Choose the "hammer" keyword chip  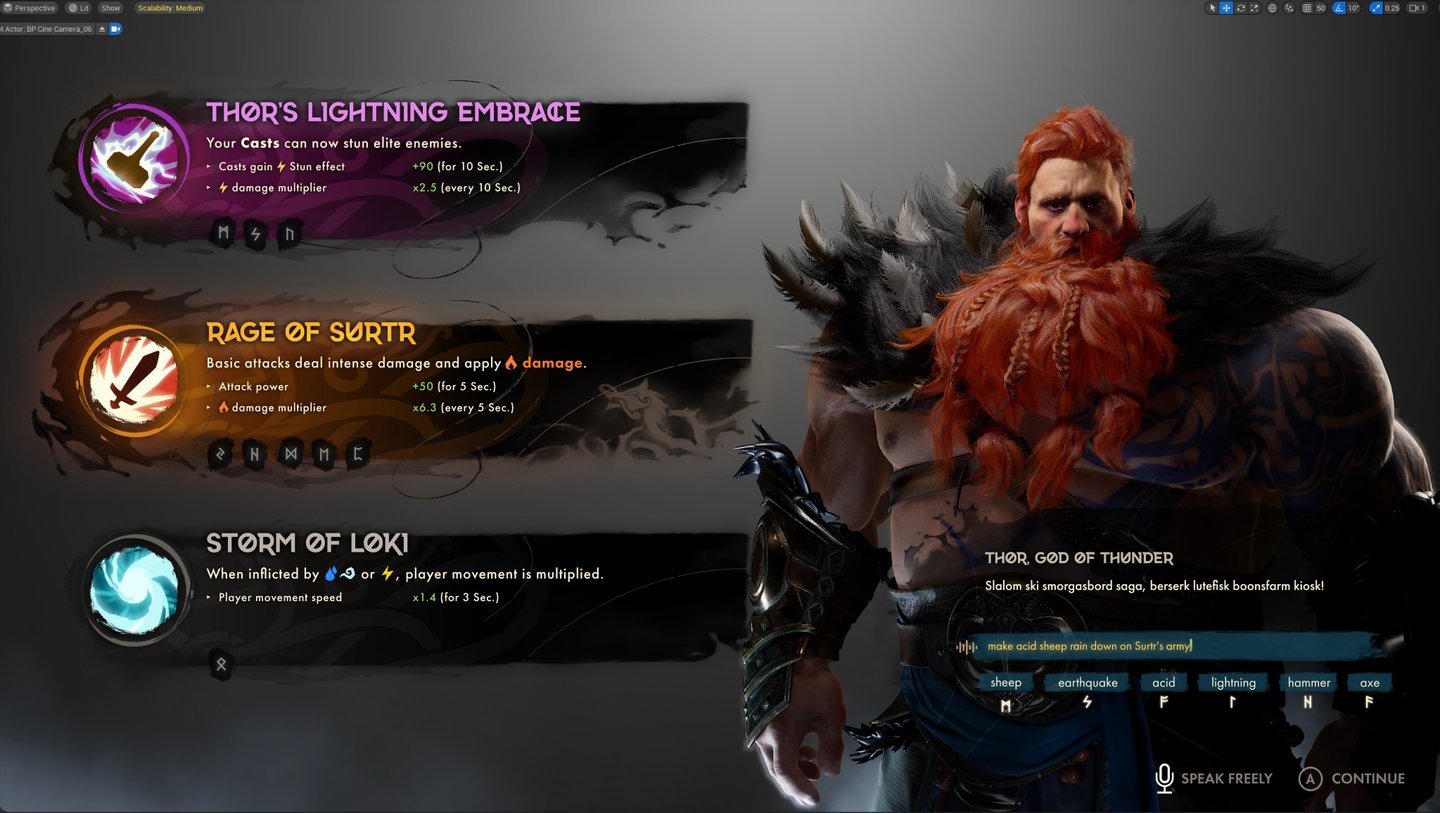tap(1308, 683)
